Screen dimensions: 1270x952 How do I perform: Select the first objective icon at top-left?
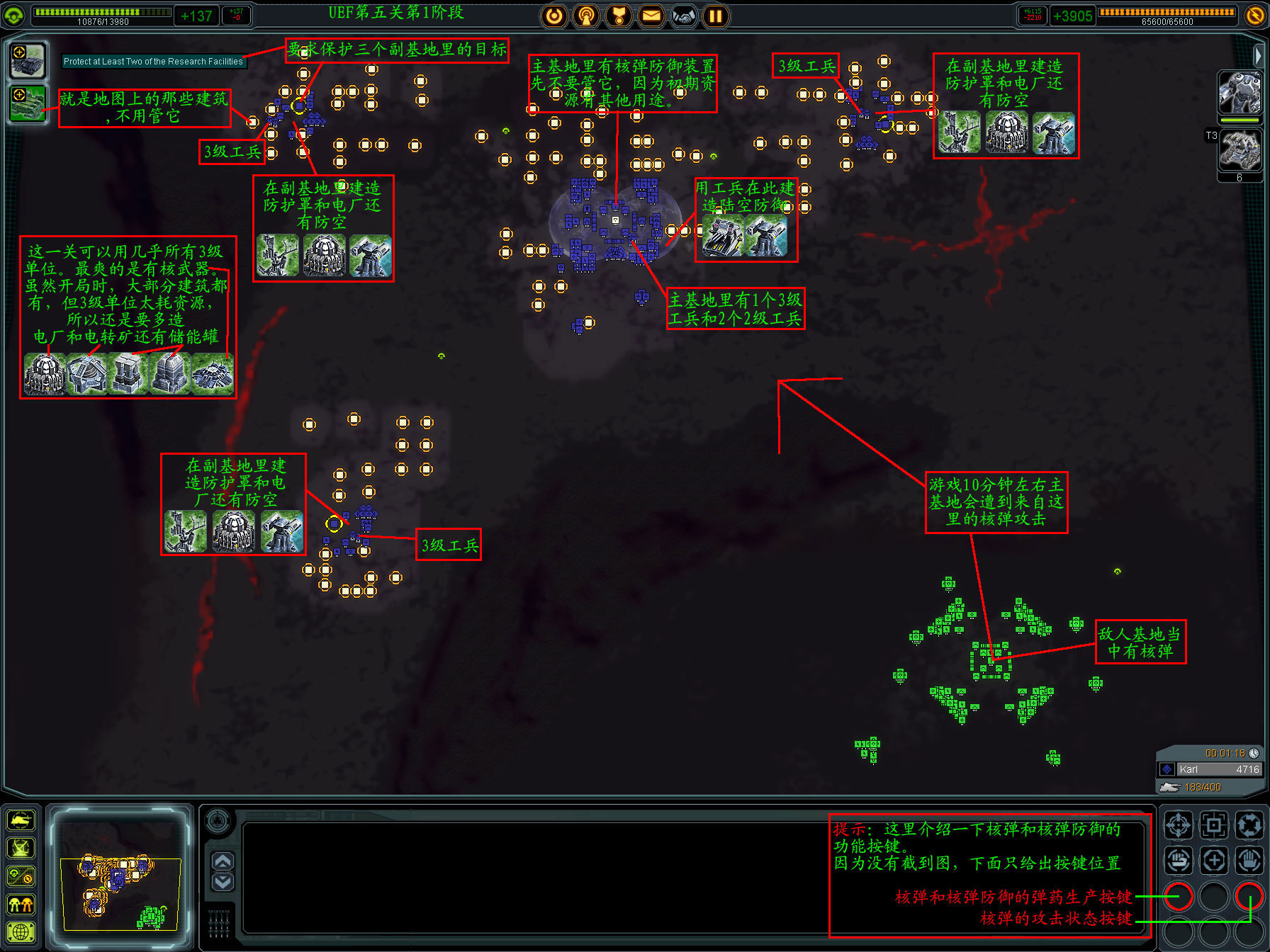tap(28, 60)
